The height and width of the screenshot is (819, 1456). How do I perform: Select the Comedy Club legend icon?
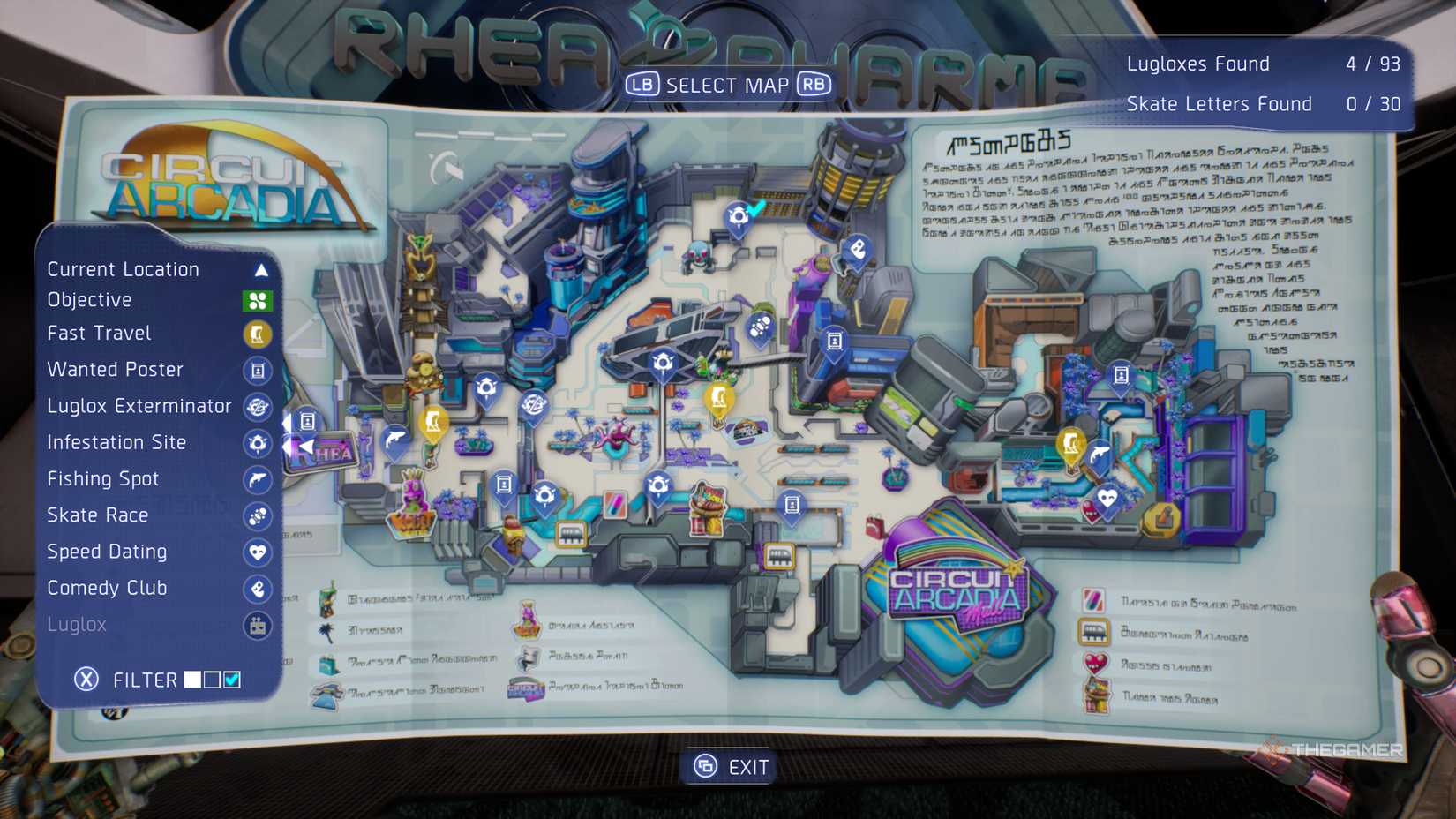[x=258, y=589]
